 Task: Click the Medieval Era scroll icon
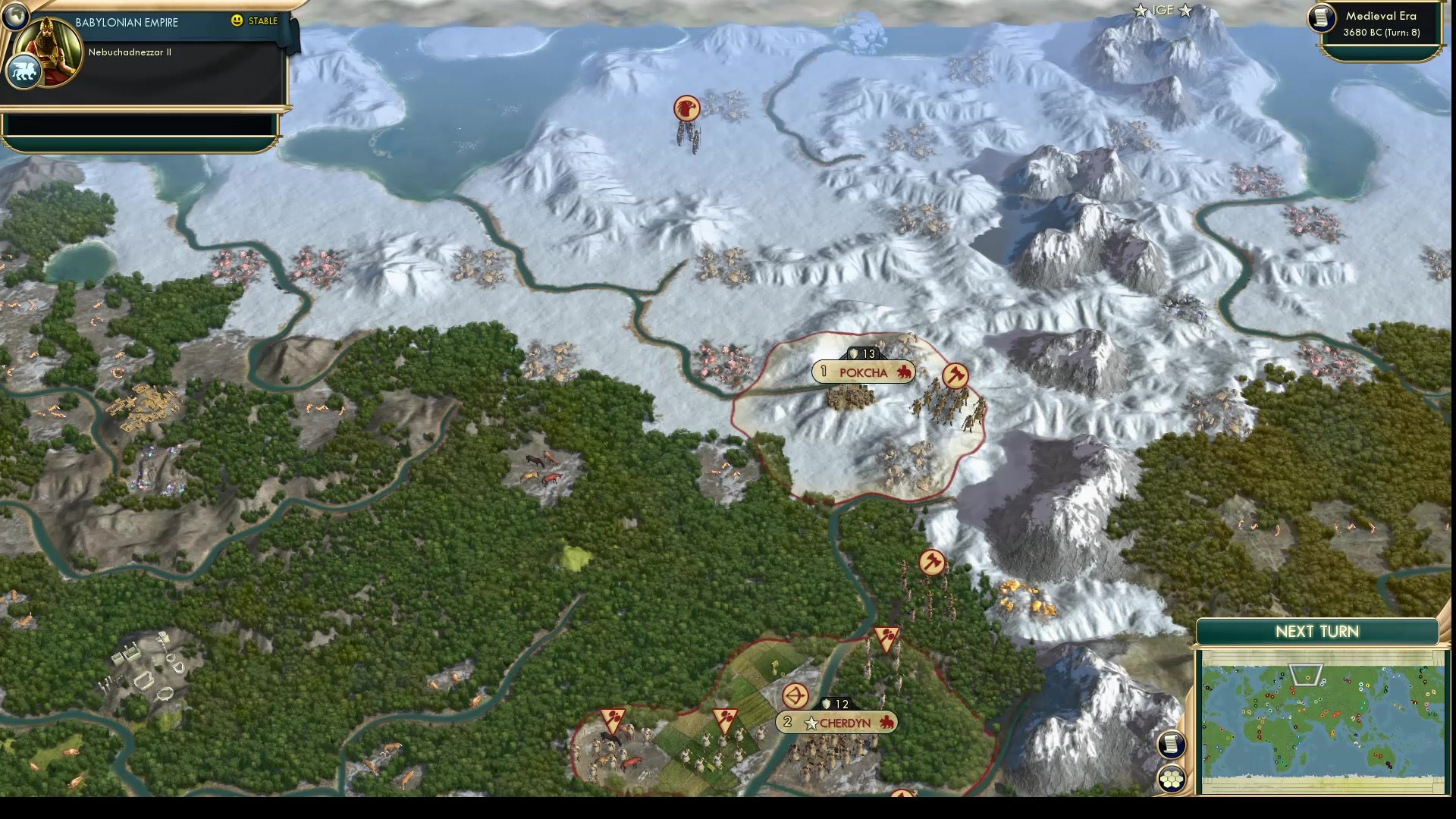[1320, 19]
